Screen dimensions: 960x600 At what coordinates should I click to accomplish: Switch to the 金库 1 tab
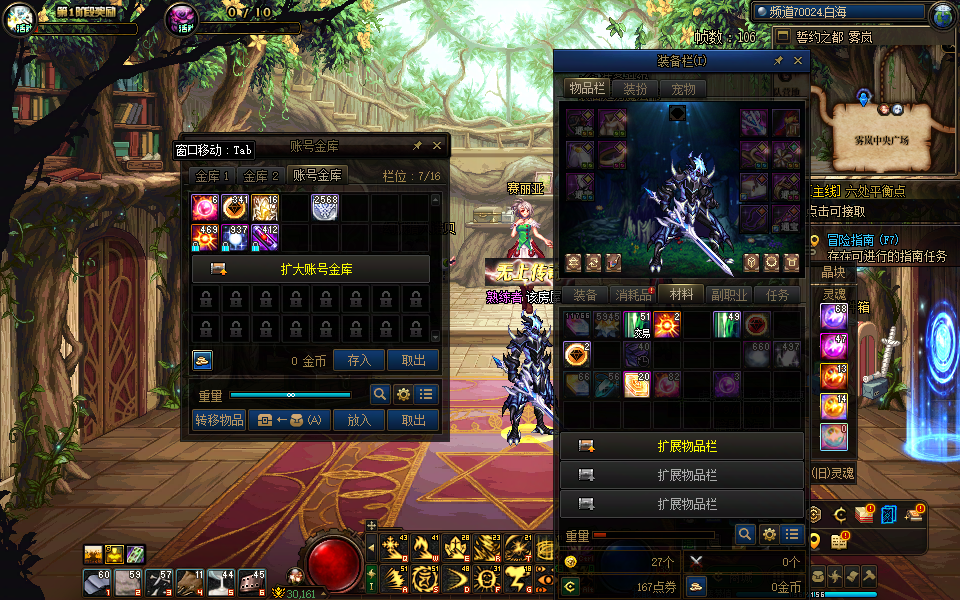click(212, 175)
